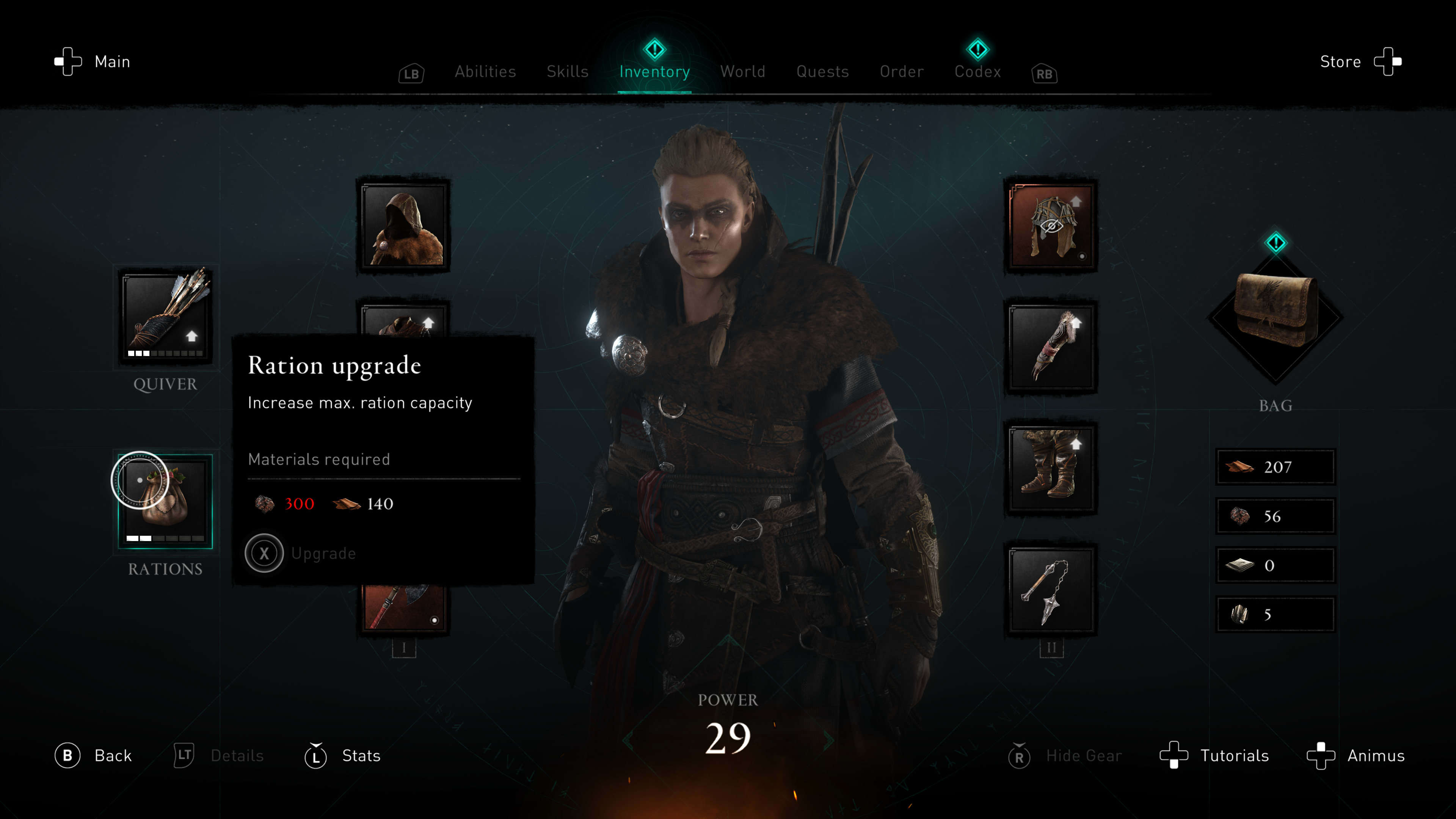Open the Skills tab

[x=568, y=72]
